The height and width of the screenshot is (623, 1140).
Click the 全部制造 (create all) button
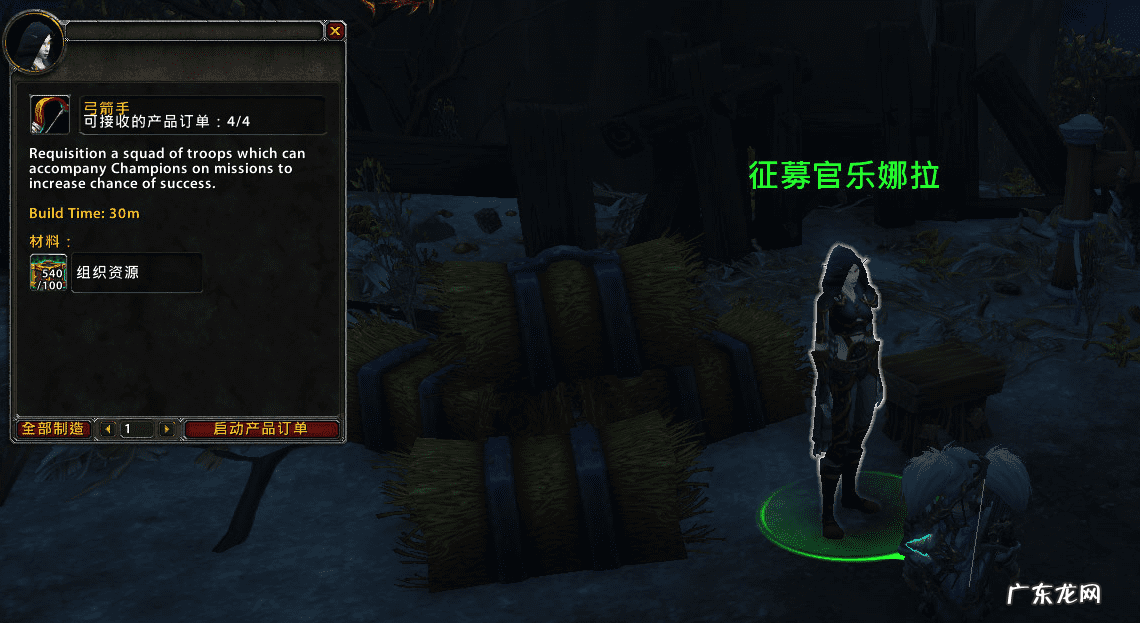tap(53, 429)
